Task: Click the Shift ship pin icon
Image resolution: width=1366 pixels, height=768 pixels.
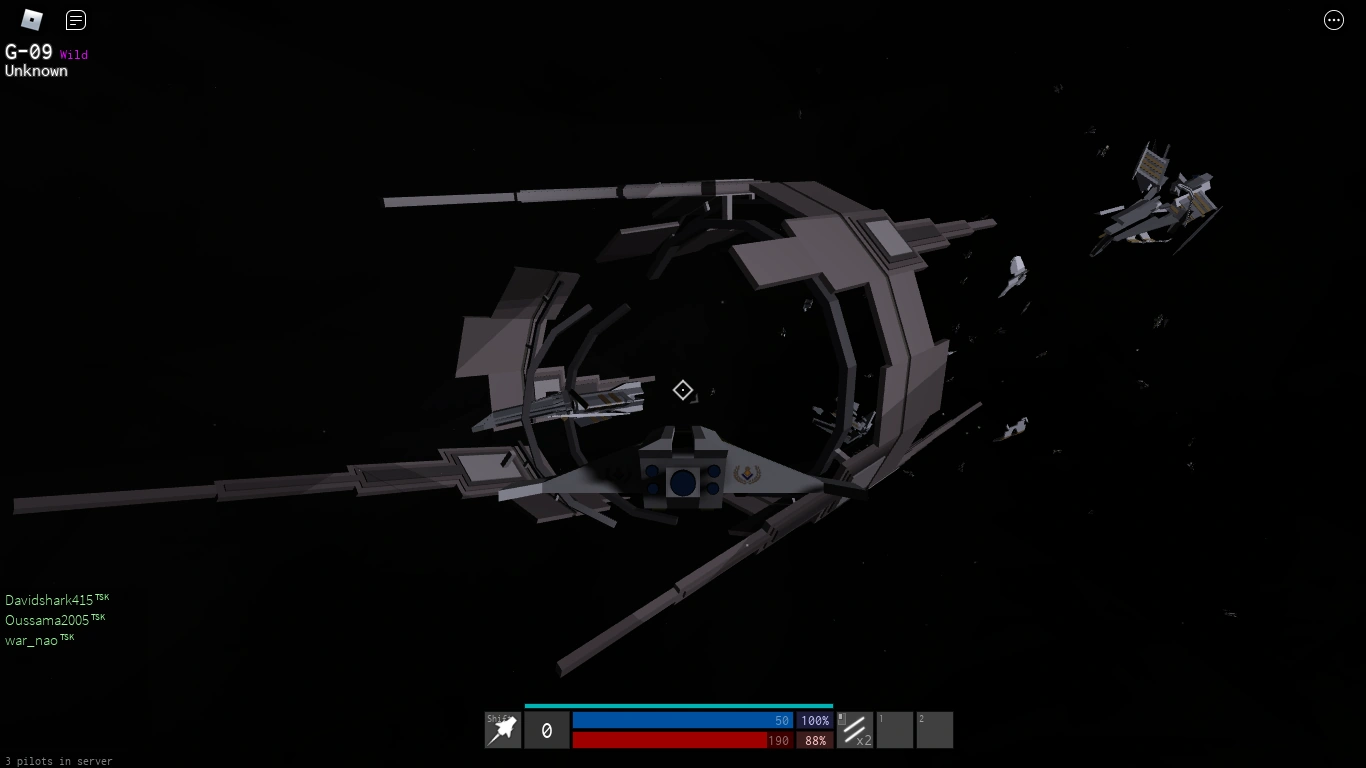Action: [x=502, y=730]
